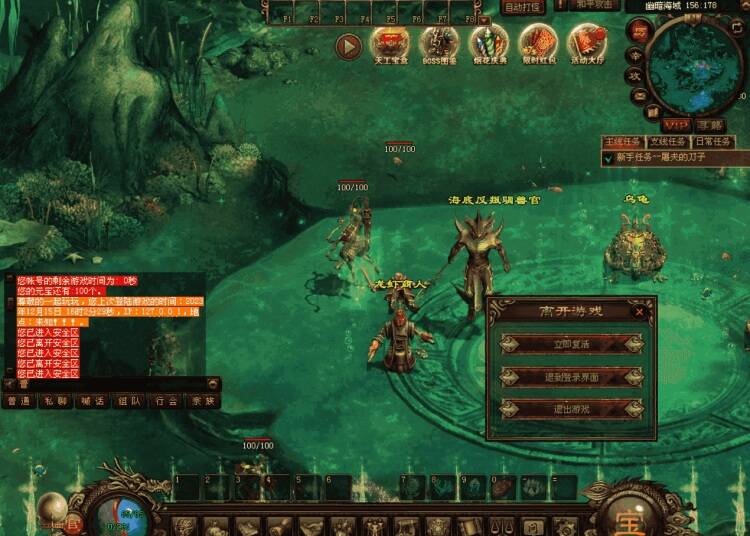Select 退到登录界面 to return to login
Image resolution: width=750 pixels, height=536 pixels.
[571, 377]
